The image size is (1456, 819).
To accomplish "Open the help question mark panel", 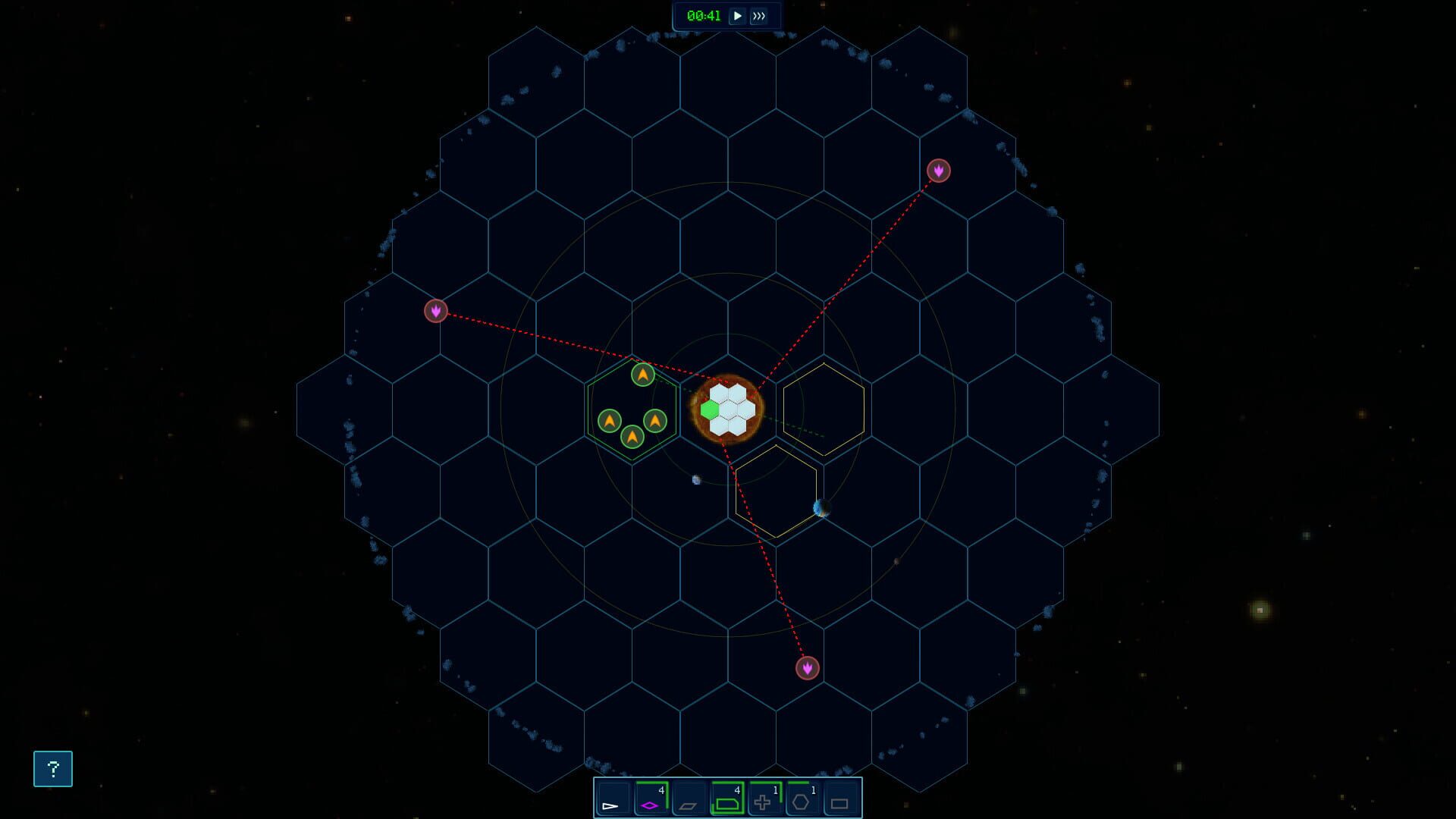I will tap(52, 769).
